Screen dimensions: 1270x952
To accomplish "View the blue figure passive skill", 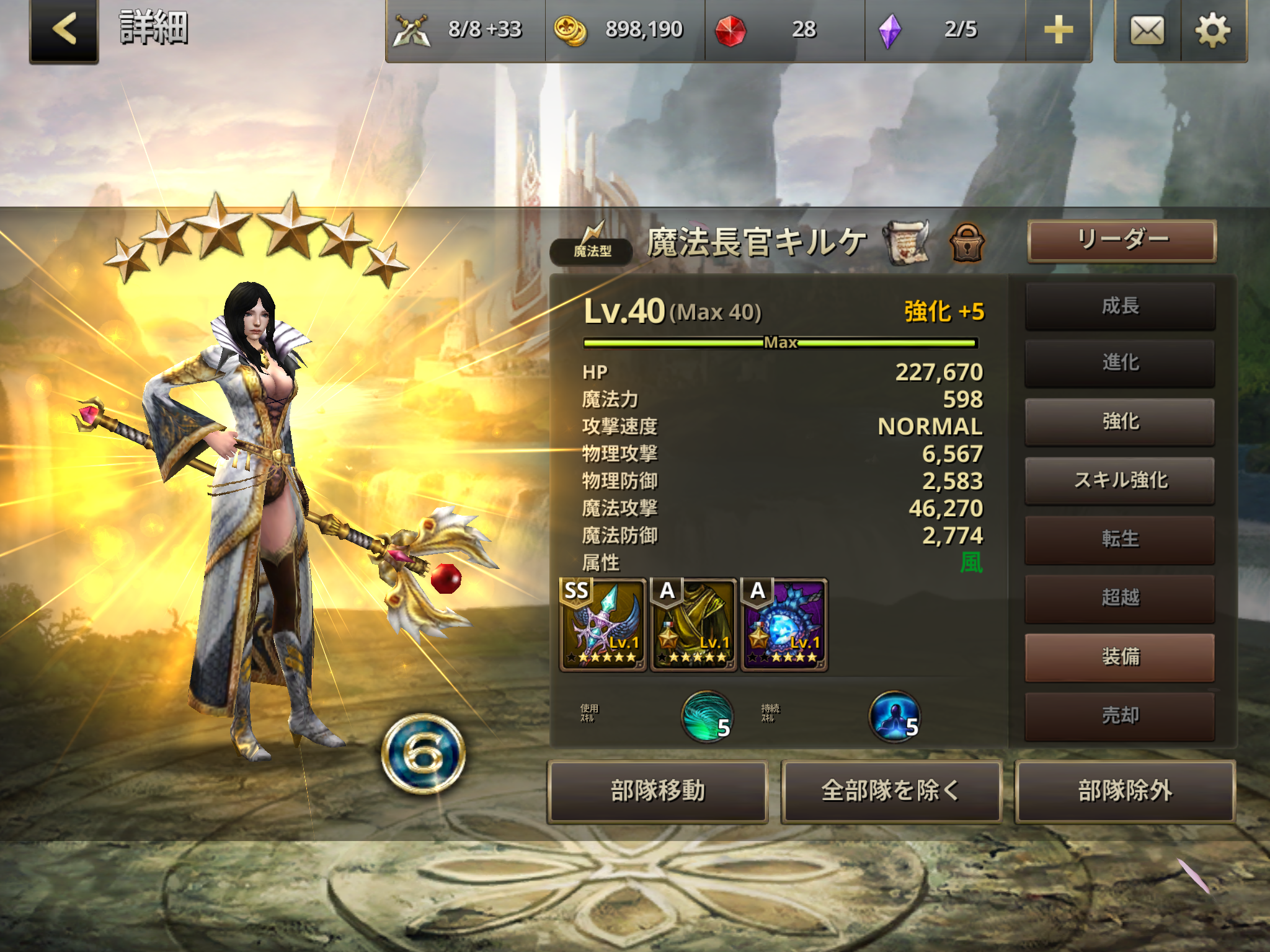I will pyautogui.click(x=894, y=716).
